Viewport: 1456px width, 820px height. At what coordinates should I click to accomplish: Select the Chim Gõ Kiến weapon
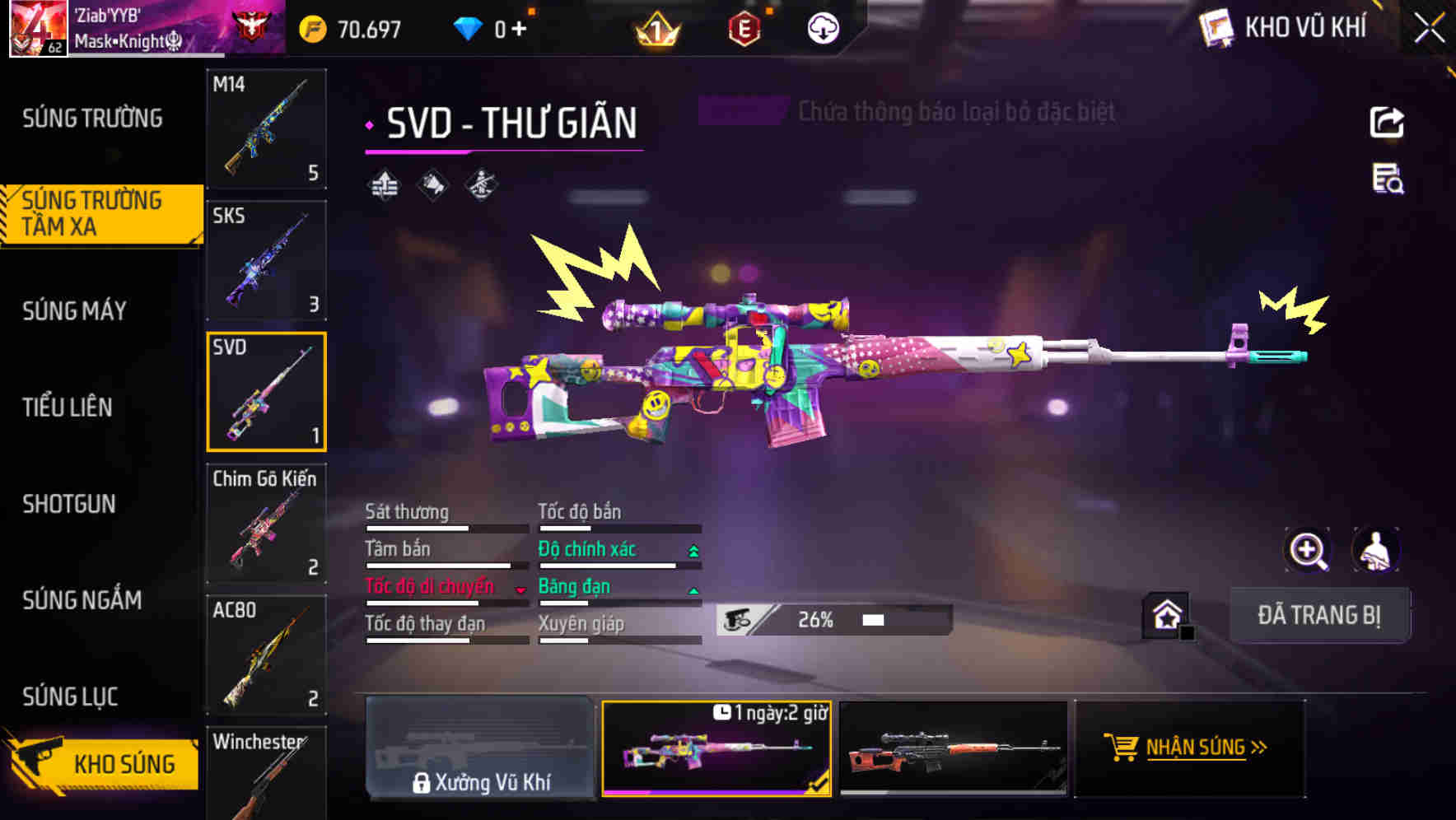pos(266,523)
